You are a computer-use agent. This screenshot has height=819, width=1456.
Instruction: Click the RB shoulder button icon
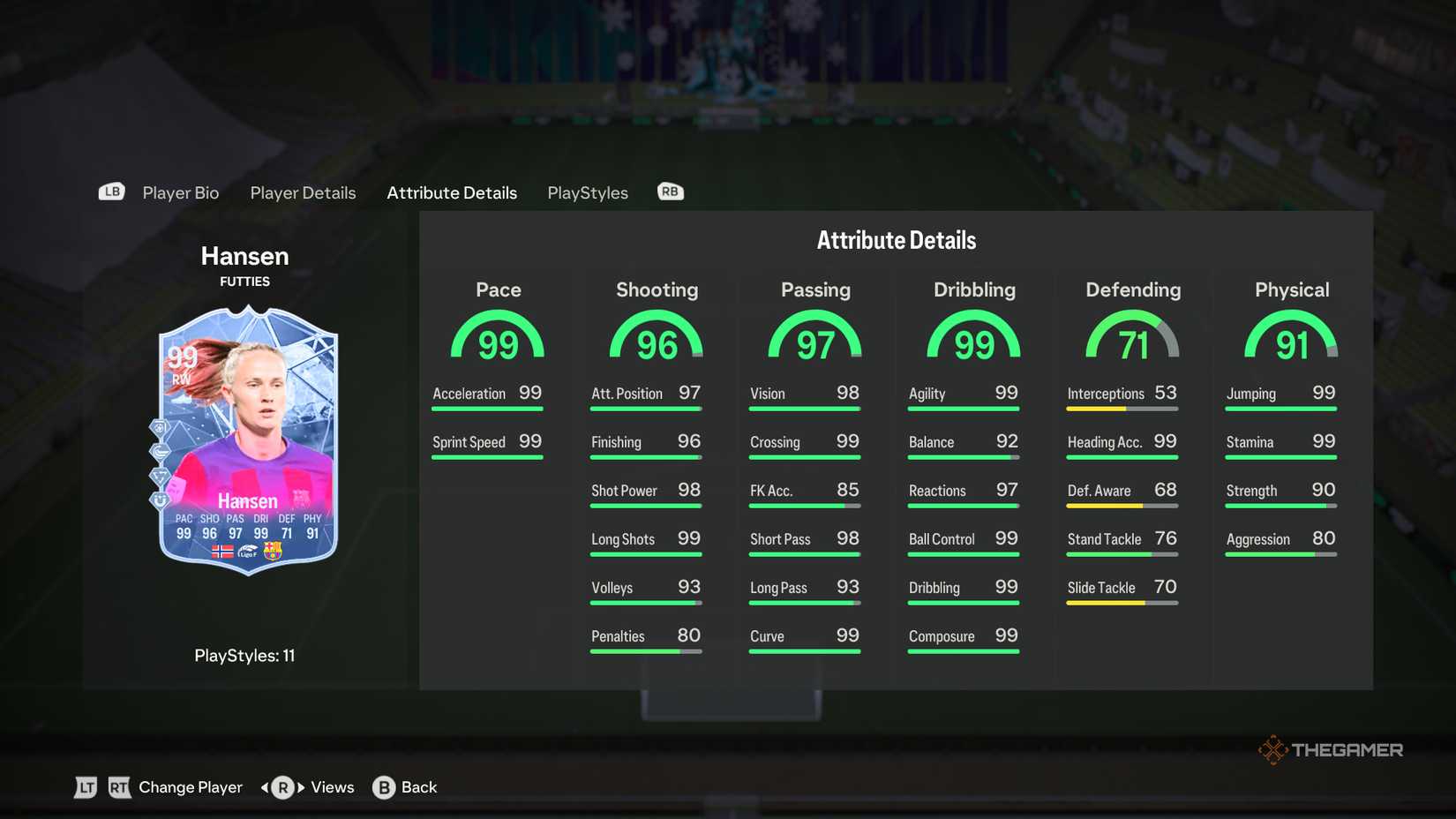[x=670, y=191]
